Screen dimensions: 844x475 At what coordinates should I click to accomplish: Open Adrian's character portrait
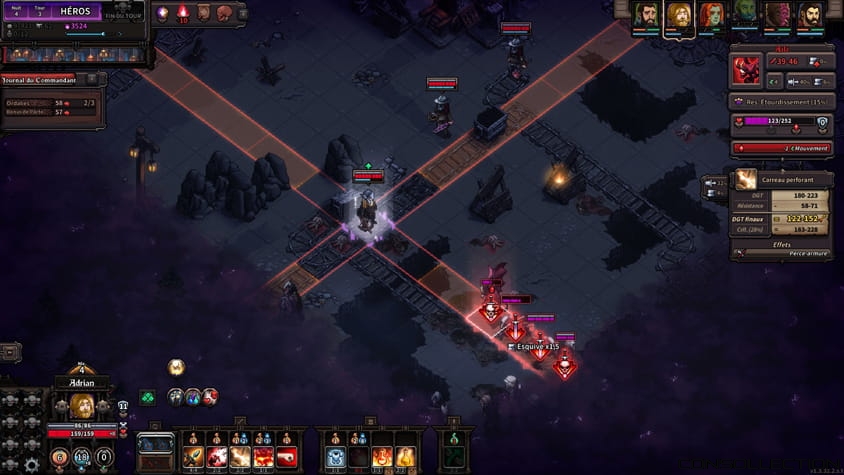82,407
